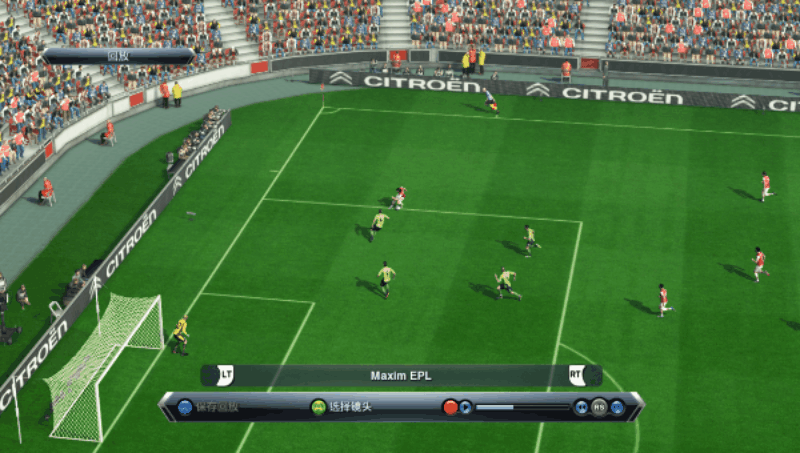
Task: Rewind the replay with the left arrows icon
Action: pos(581,407)
